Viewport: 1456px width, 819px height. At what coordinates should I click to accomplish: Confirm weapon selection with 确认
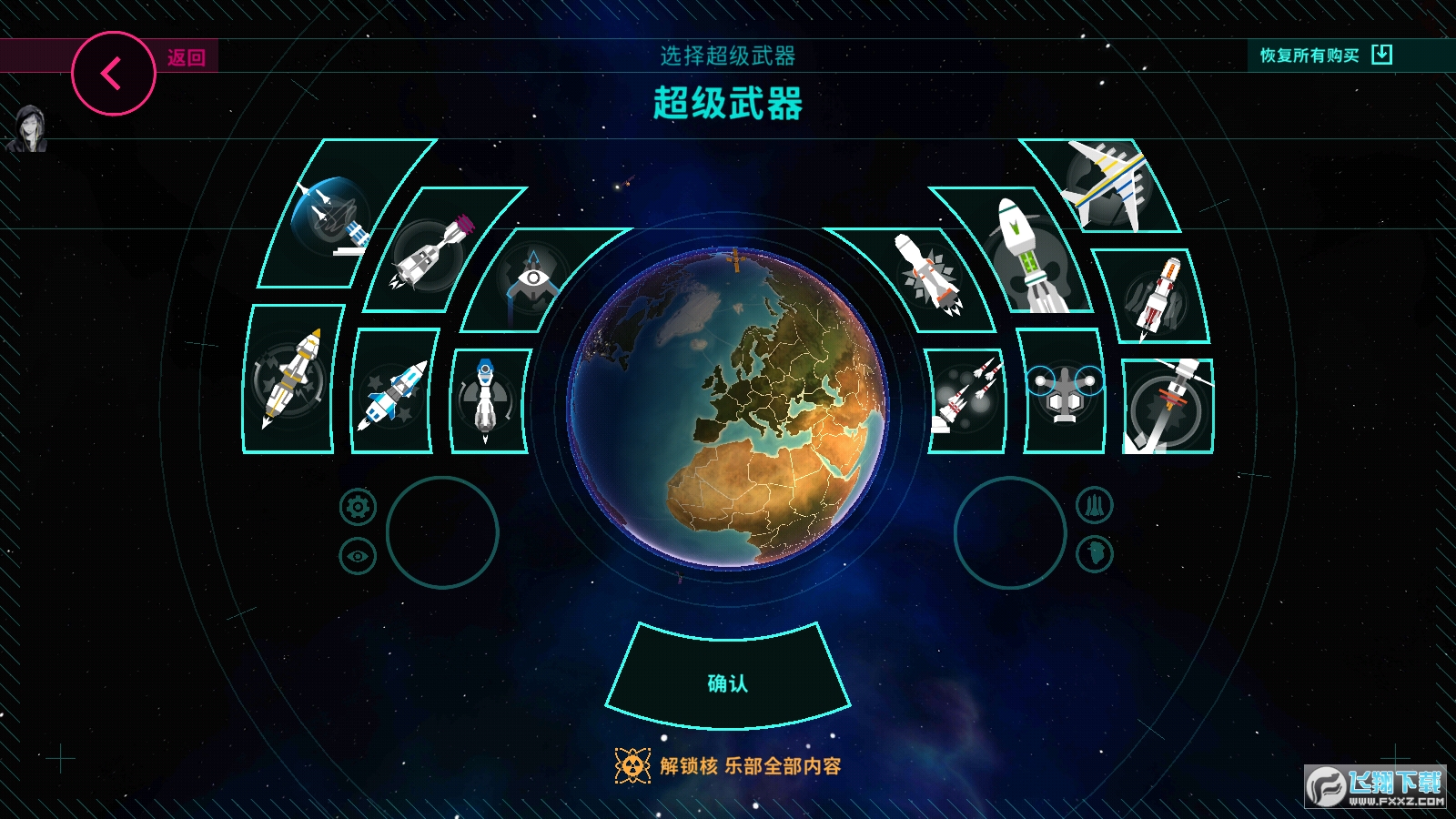[x=728, y=682]
